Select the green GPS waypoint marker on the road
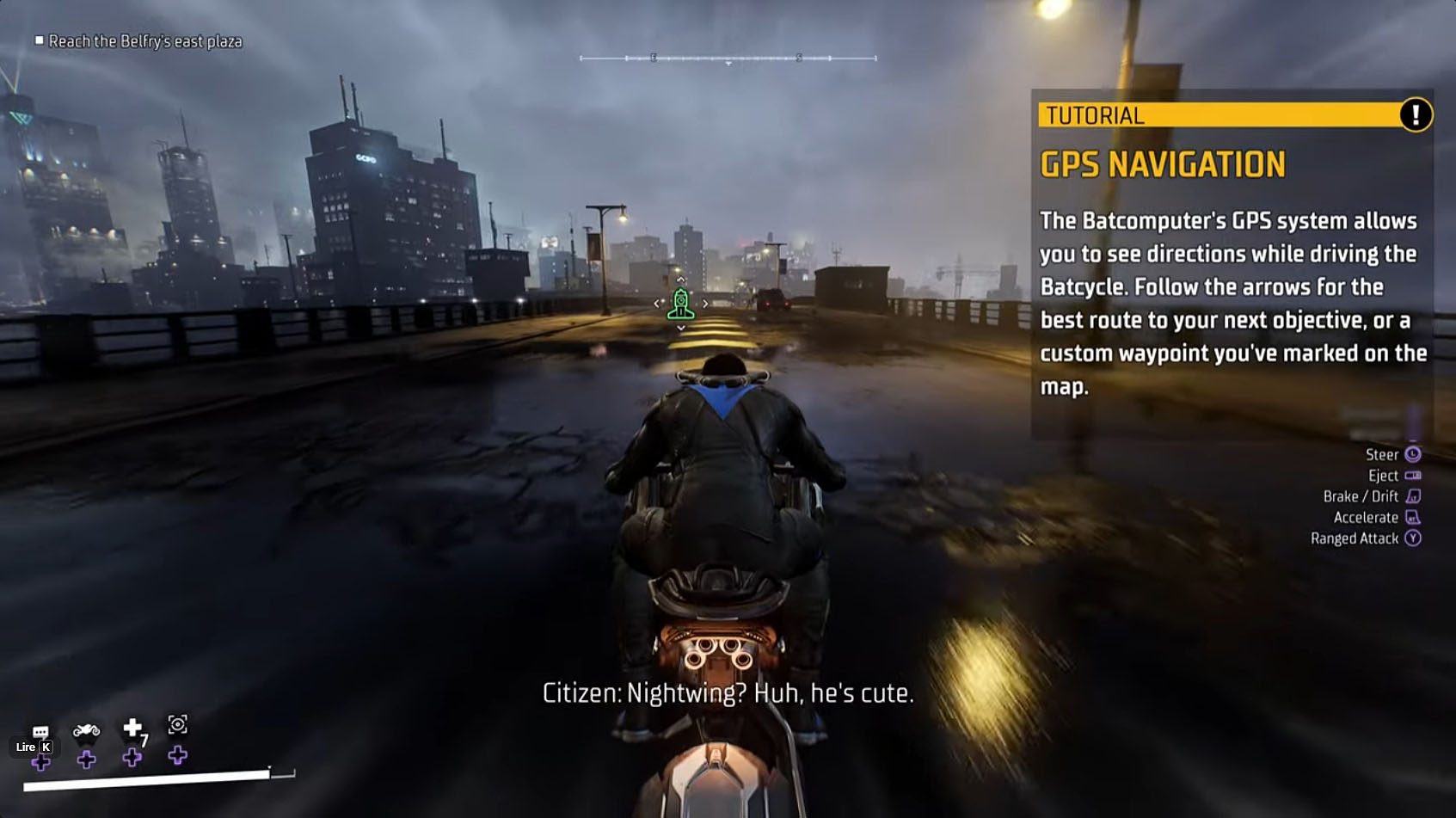The width and height of the screenshot is (1456, 818). click(x=680, y=304)
